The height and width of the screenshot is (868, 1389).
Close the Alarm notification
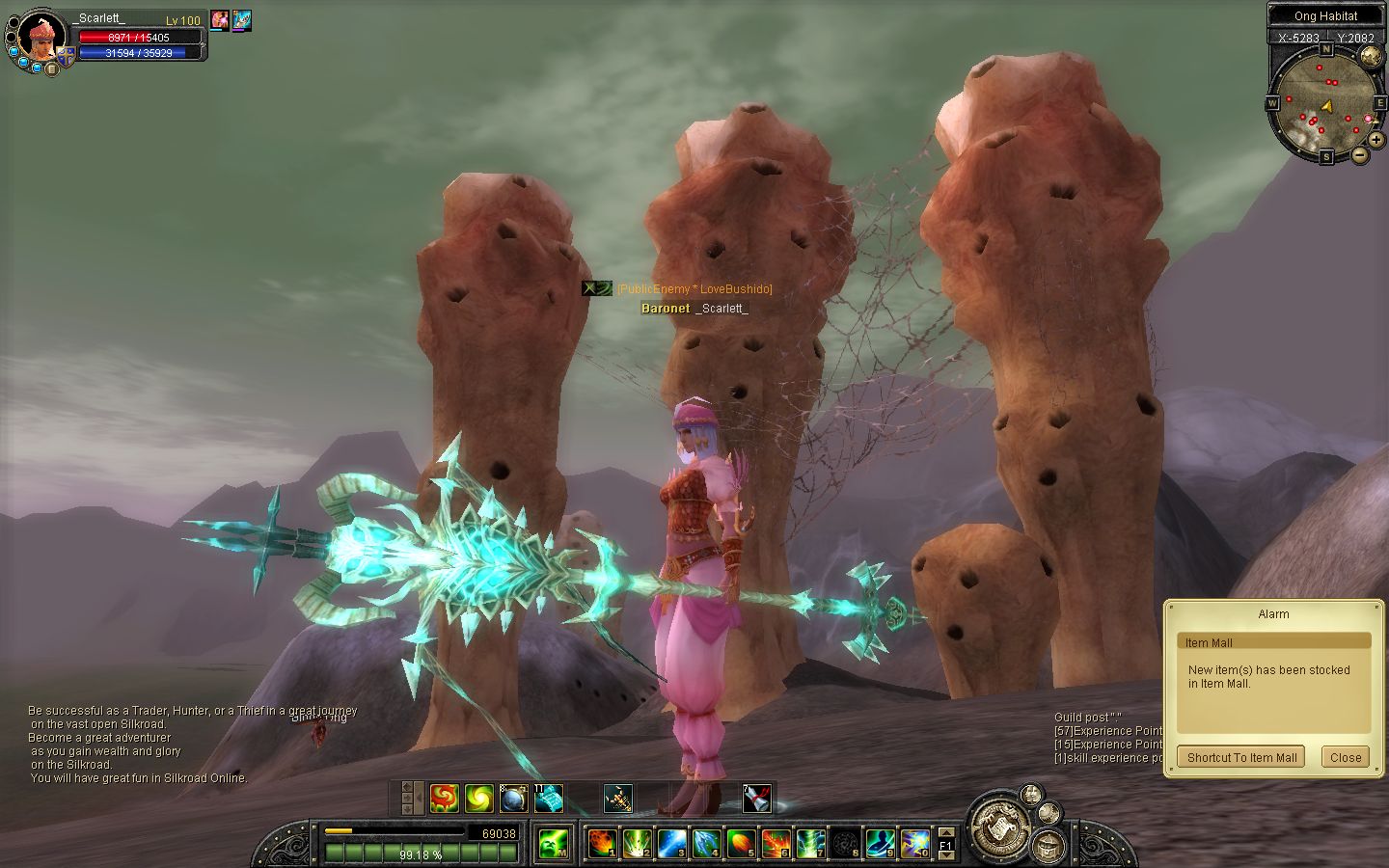(x=1345, y=757)
